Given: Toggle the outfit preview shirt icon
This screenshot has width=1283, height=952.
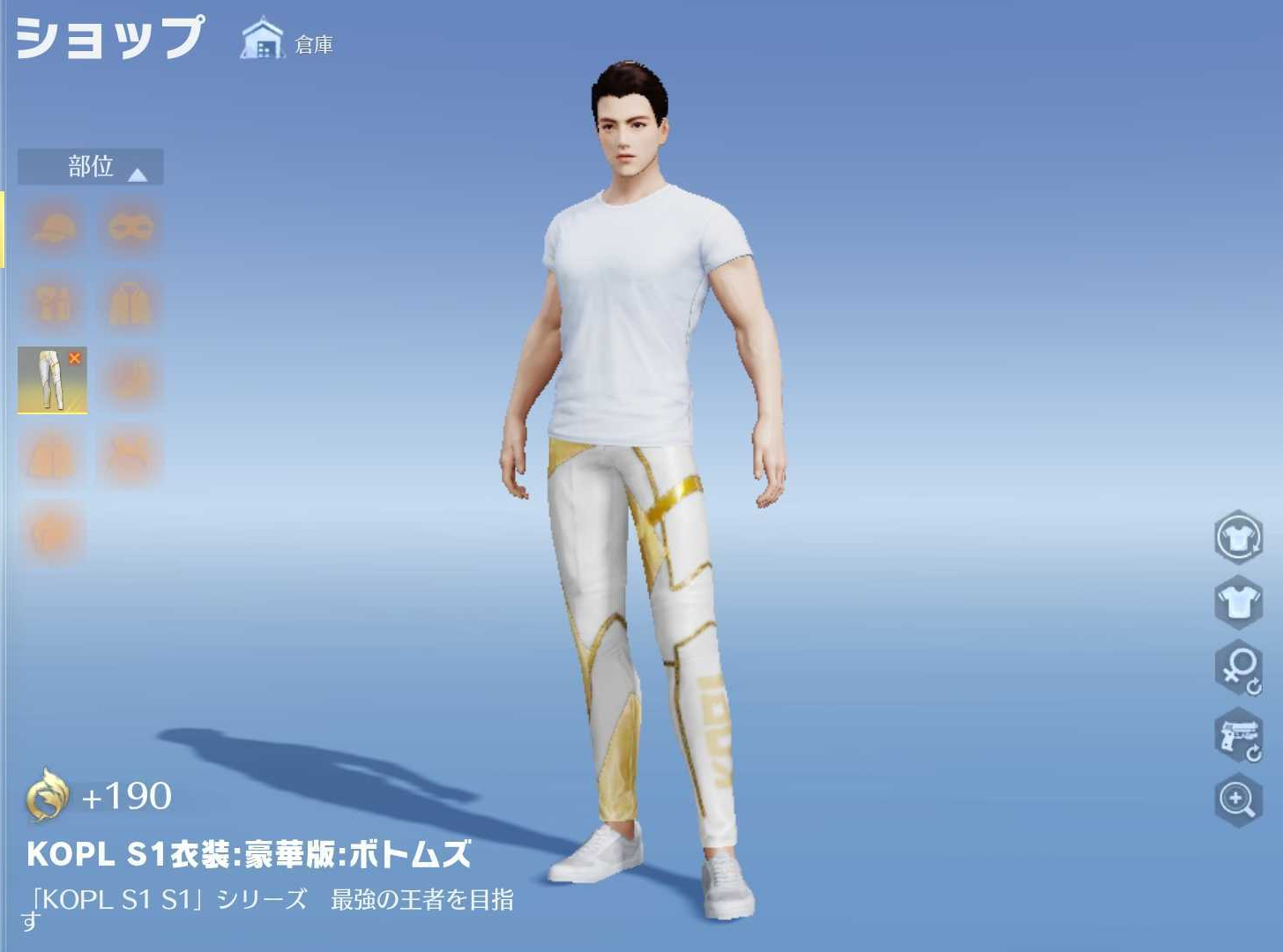Looking at the screenshot, I should click(1239, 604).
